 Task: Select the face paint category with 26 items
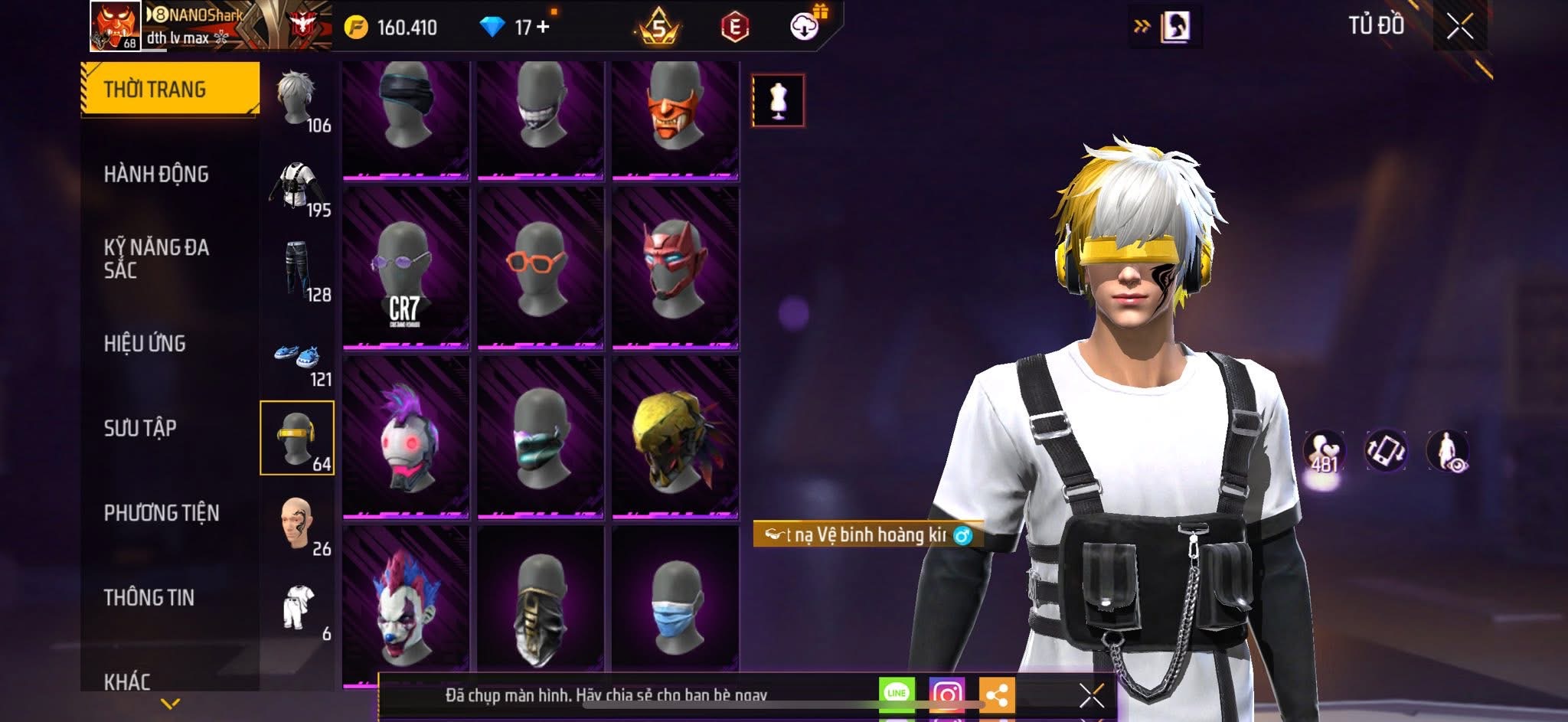click(298, 525)
